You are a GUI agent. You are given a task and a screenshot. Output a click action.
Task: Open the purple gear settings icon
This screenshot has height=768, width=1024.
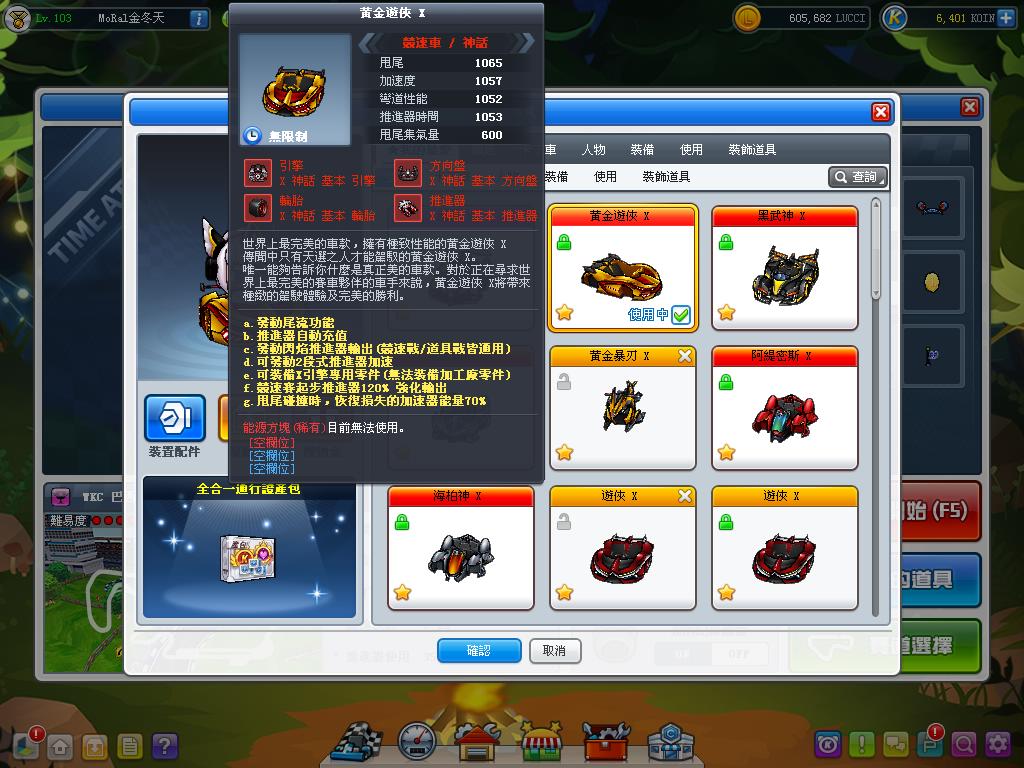997,744
